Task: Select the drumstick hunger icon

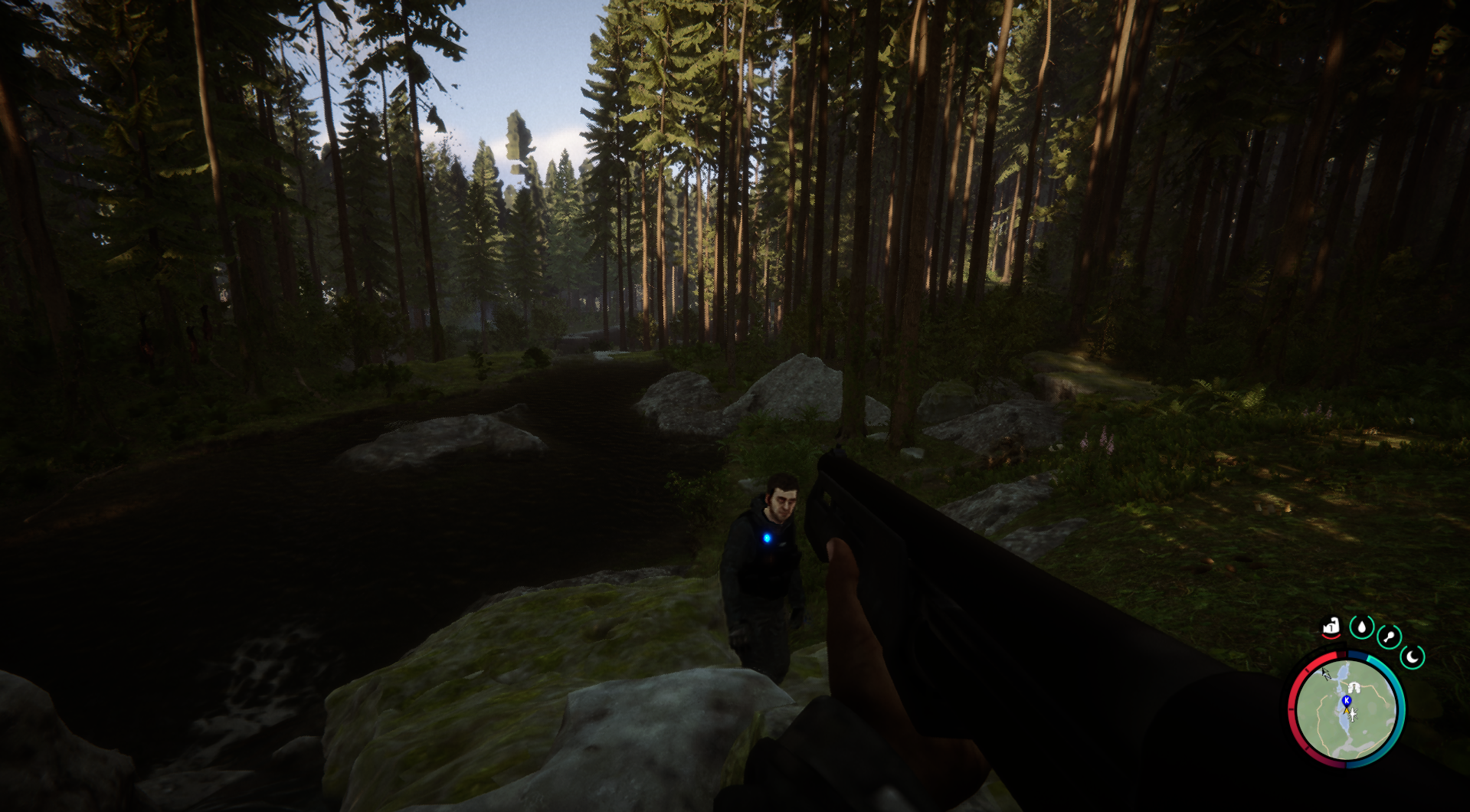Action: pos(1389,637)
